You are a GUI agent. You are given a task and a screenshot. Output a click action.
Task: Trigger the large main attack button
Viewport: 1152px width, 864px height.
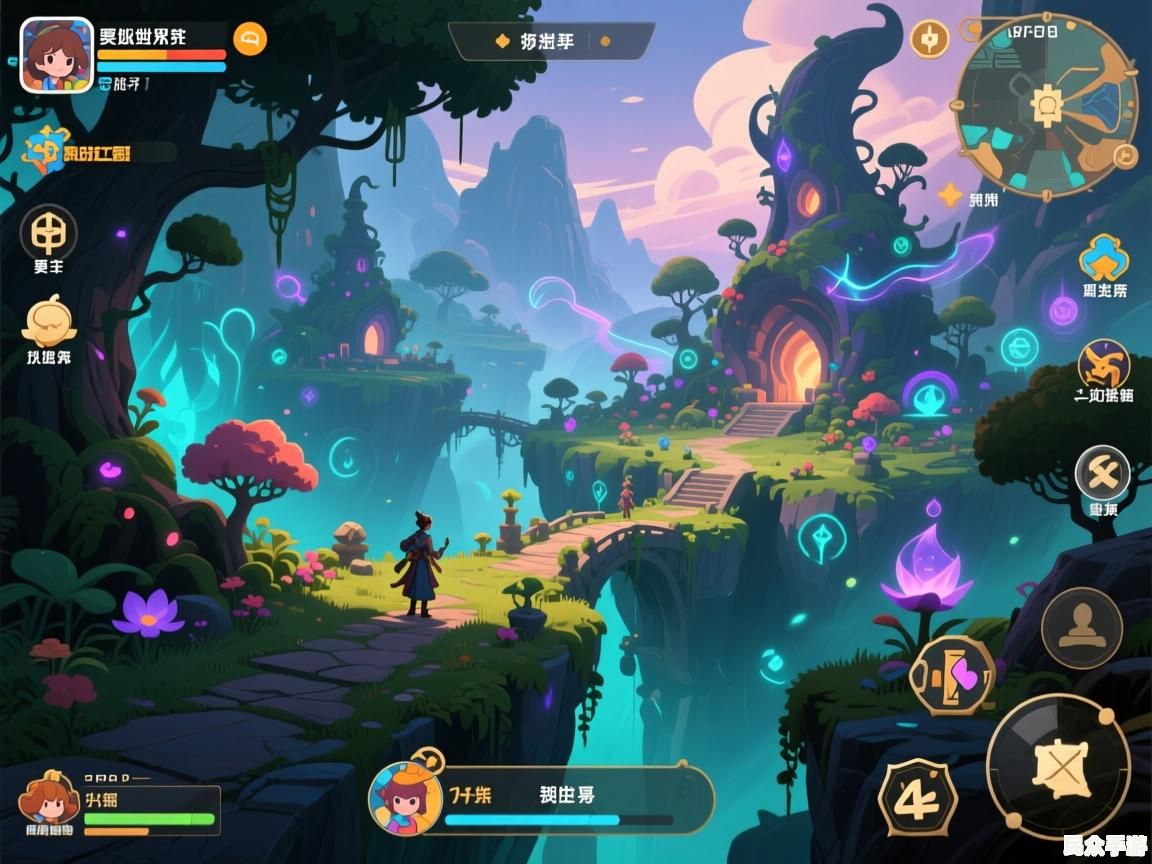[x=1058, y=766]
